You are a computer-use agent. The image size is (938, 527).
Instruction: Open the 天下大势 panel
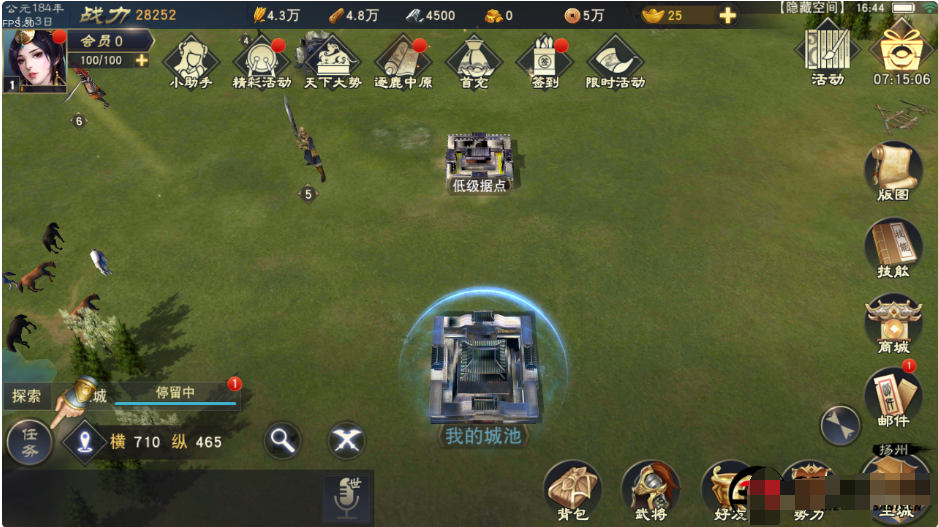(x=332, y=60)
